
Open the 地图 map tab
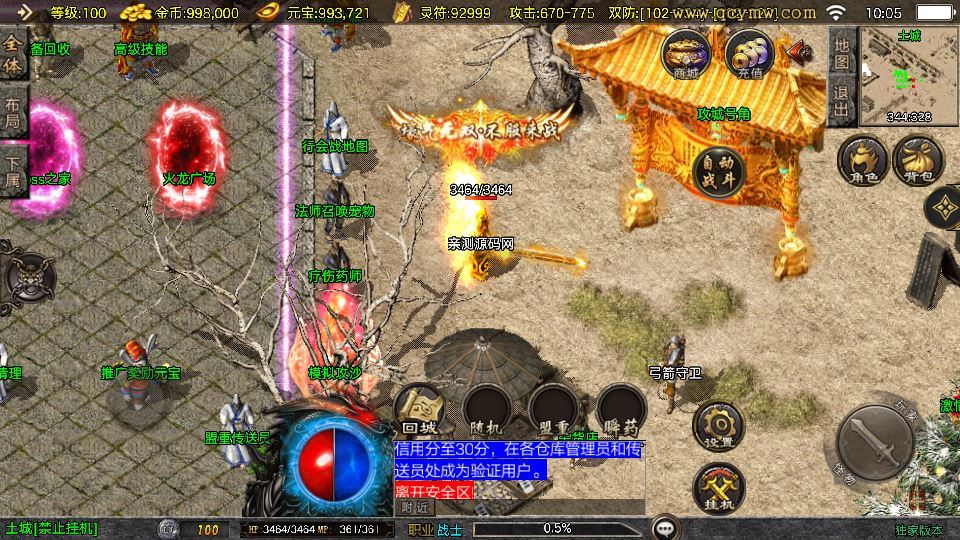click(841, 53)
